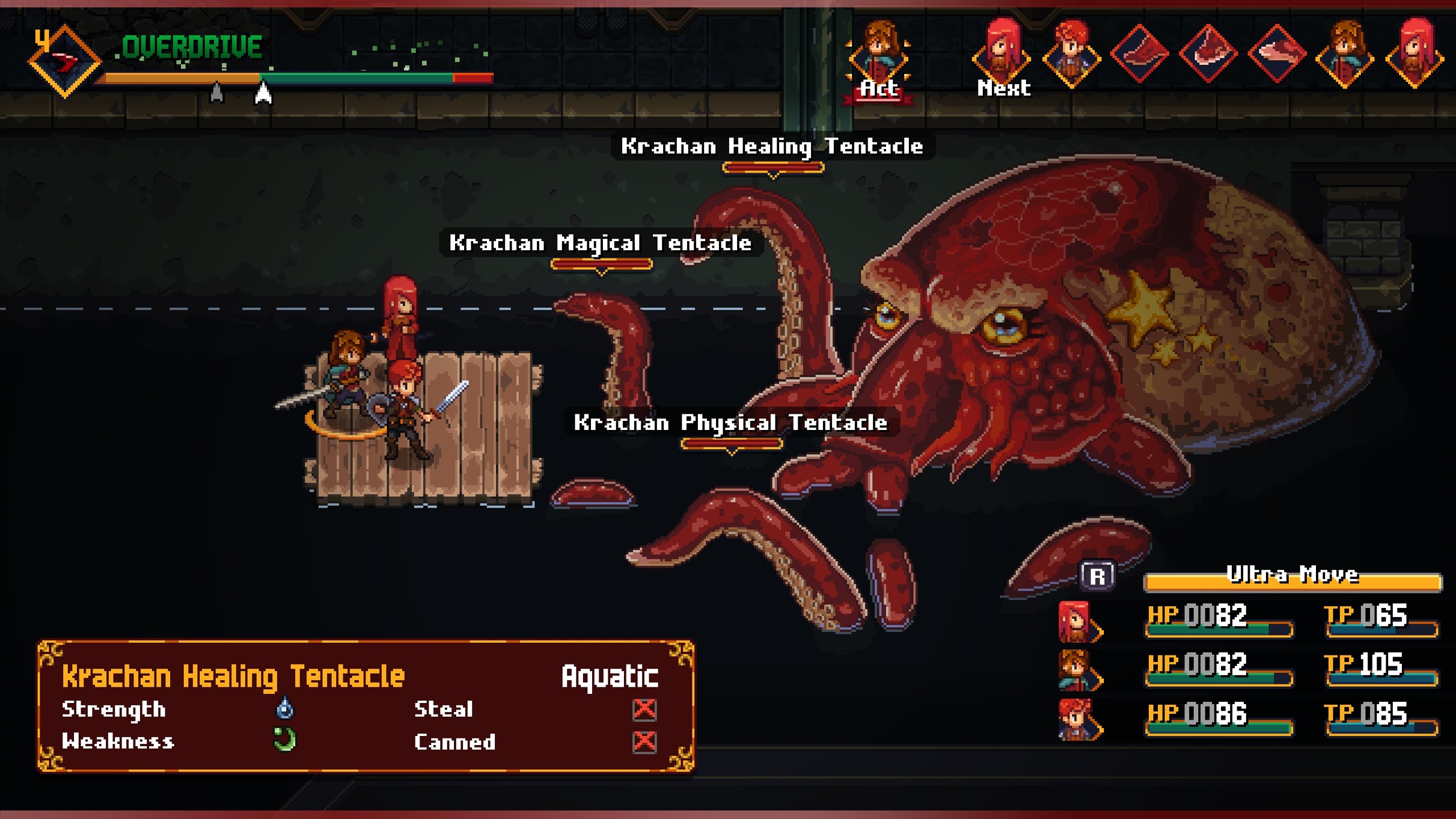The width and height of the screenshot is (1456, 819).
Task: Click the overdrive diamond emblem icon
Action: tap(64, 61)
